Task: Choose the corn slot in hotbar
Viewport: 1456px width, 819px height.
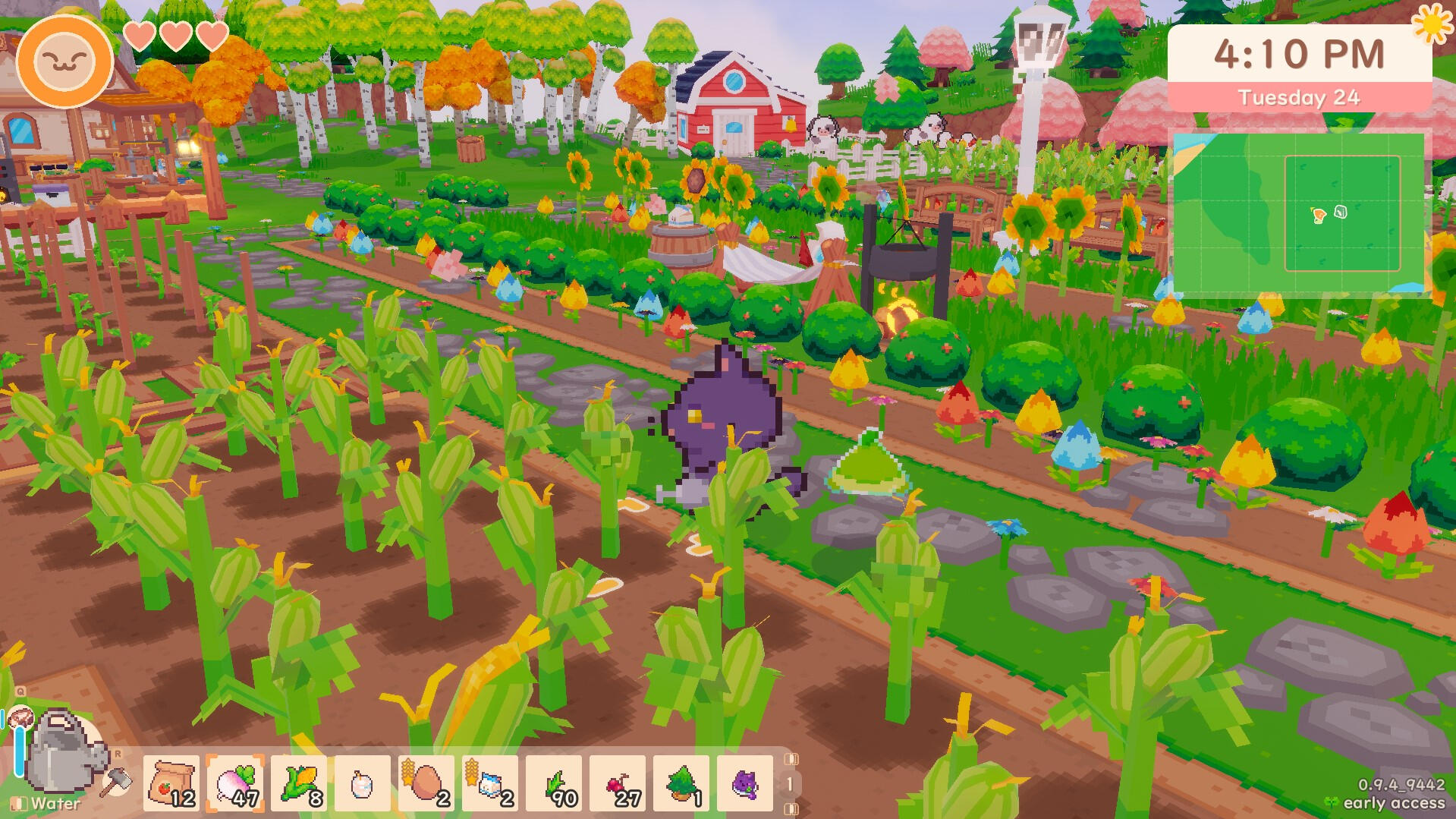Action: pyautogui.click(x=299, y=783)
